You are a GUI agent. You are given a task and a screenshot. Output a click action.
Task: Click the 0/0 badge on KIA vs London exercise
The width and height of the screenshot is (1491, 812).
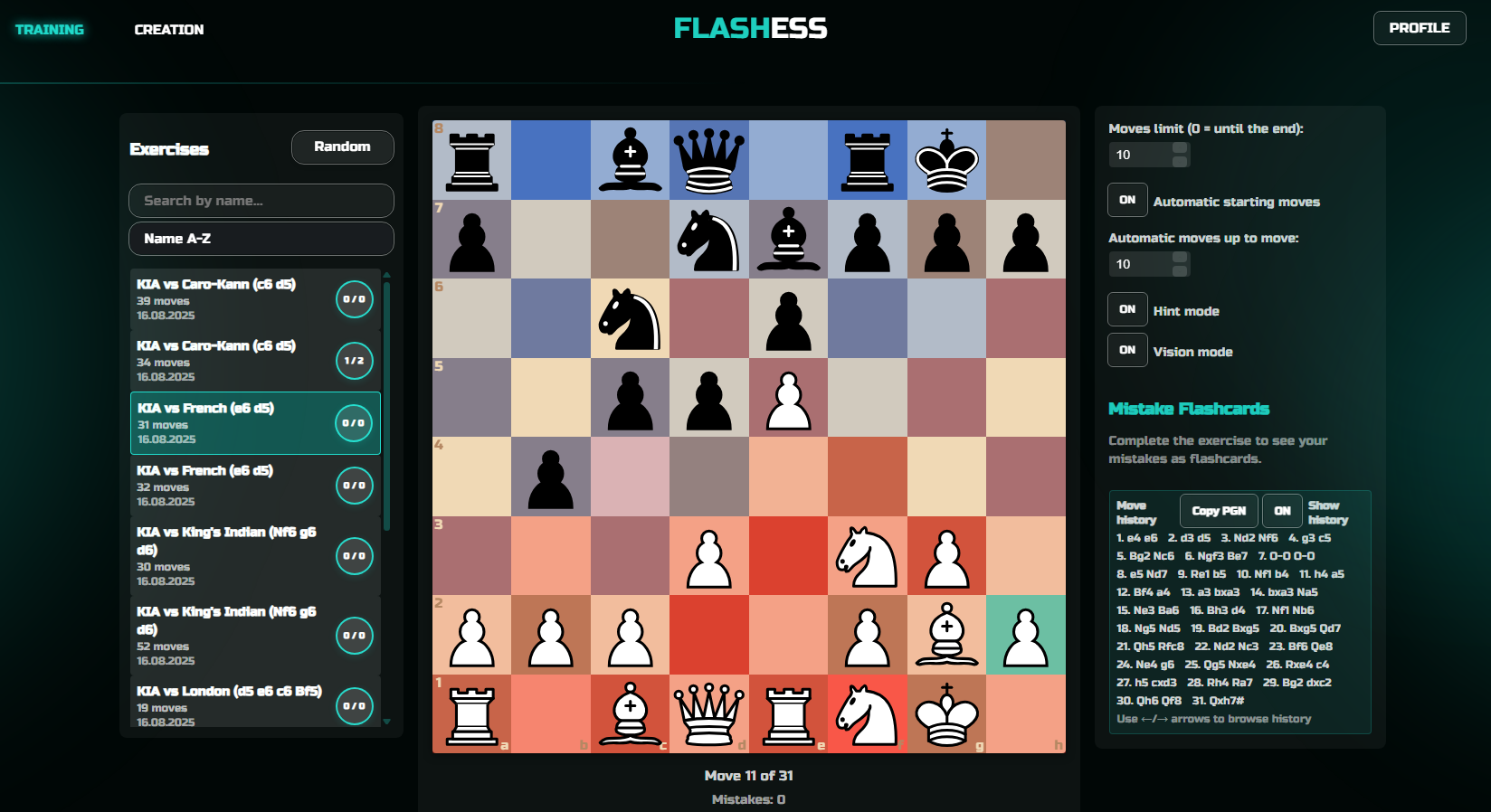[x=355, y=706]
